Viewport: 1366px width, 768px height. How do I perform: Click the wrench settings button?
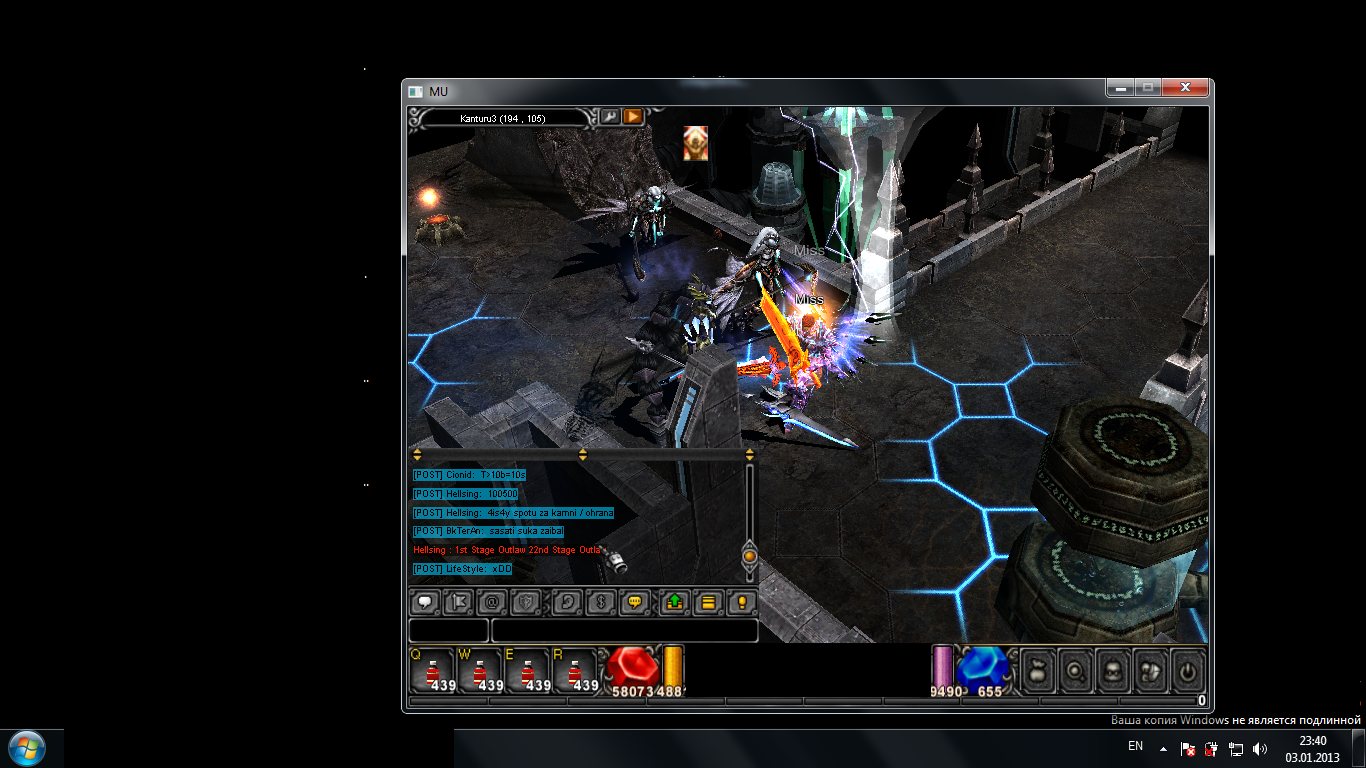(609, 116)
